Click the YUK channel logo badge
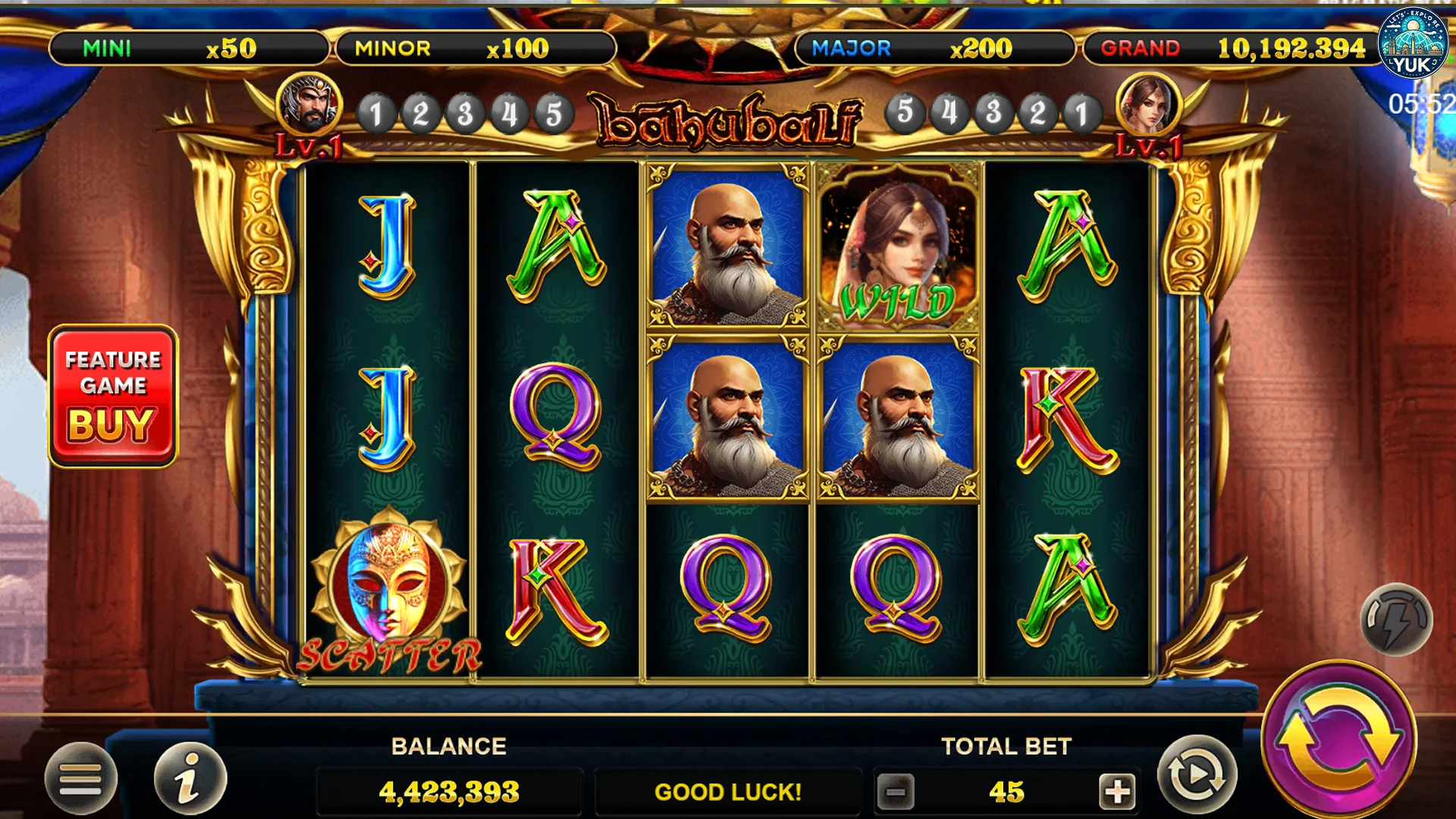The width and height of the screenshot is (1456, 819). click(x=1413, y=43)
